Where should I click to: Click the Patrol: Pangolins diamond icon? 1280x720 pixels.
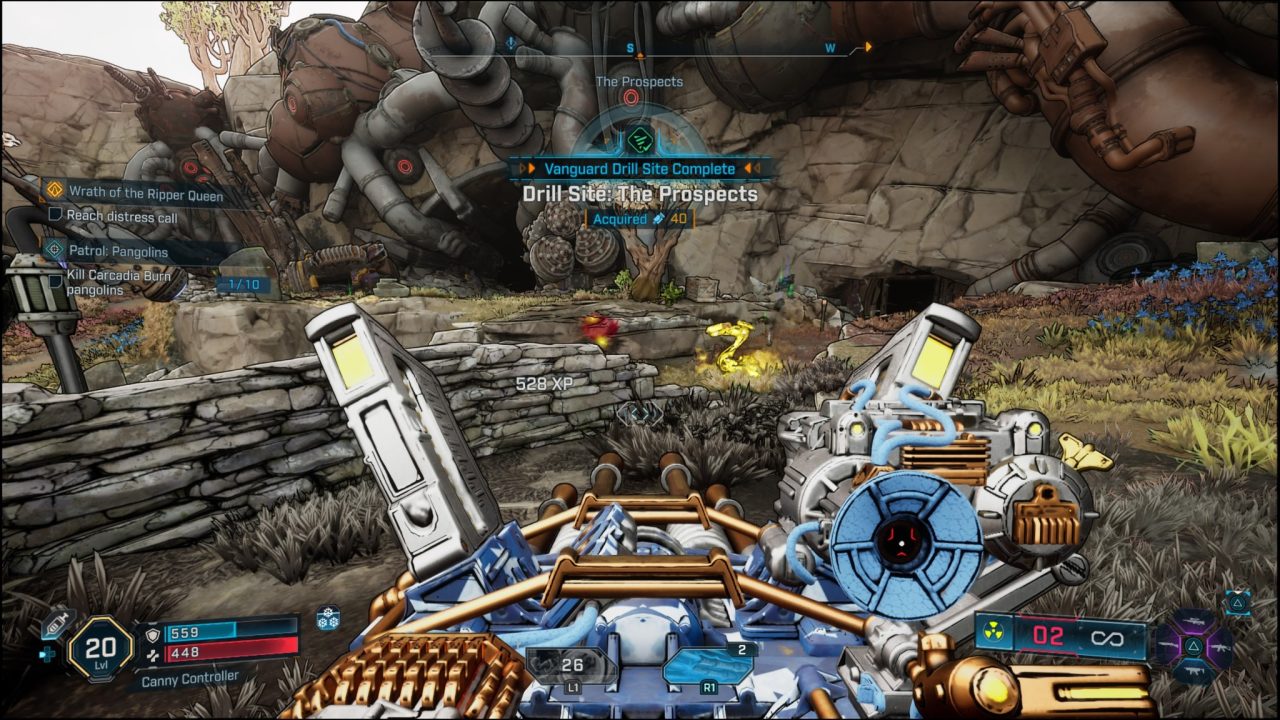57,249
